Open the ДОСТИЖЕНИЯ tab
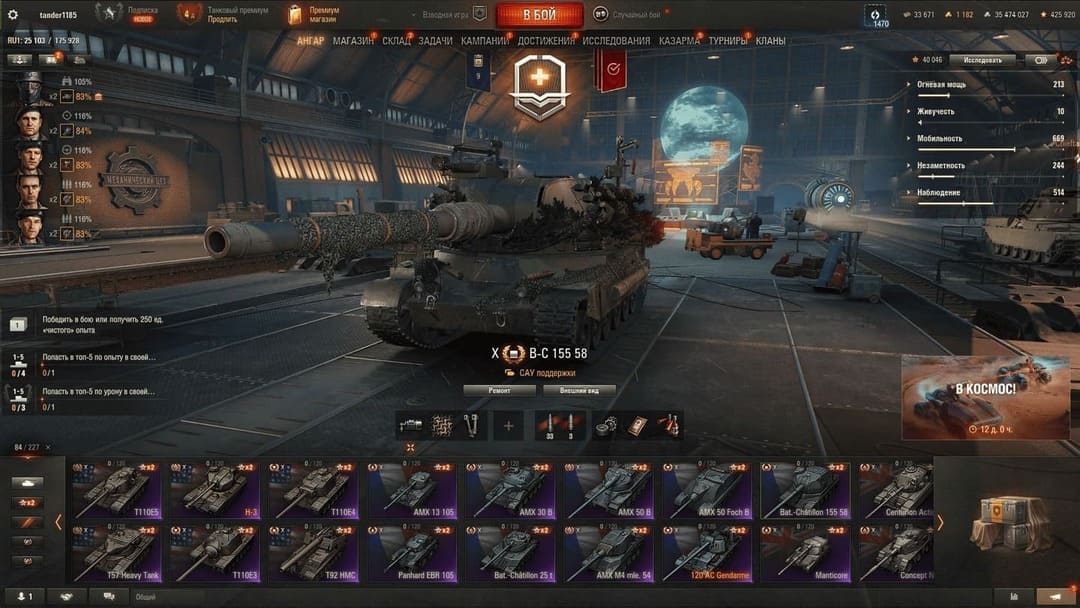Screen dimensions: 1080x608 click(x=546, y=41)
